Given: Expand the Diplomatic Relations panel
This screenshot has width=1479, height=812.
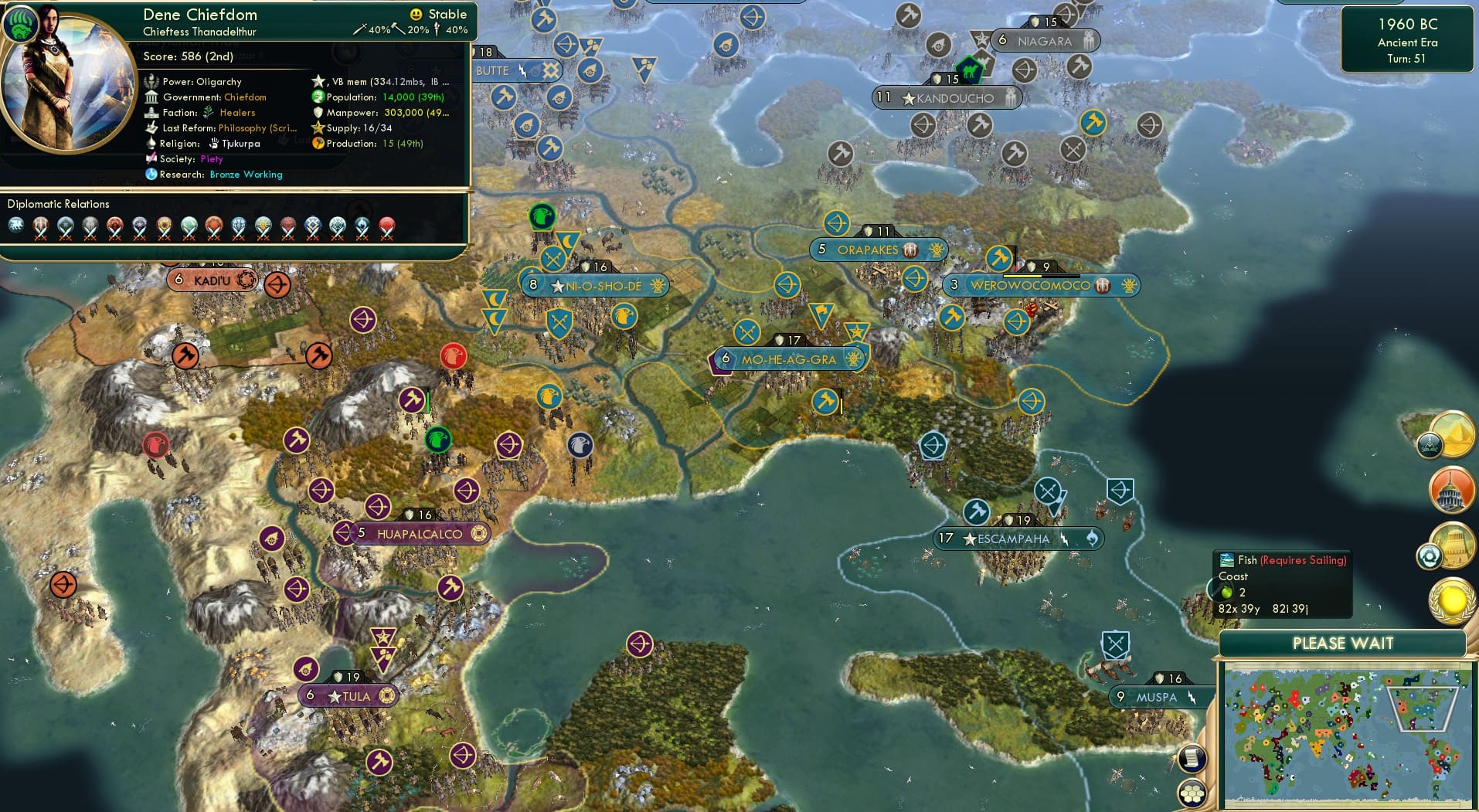Looking at the screenshot, I should 58,204.
